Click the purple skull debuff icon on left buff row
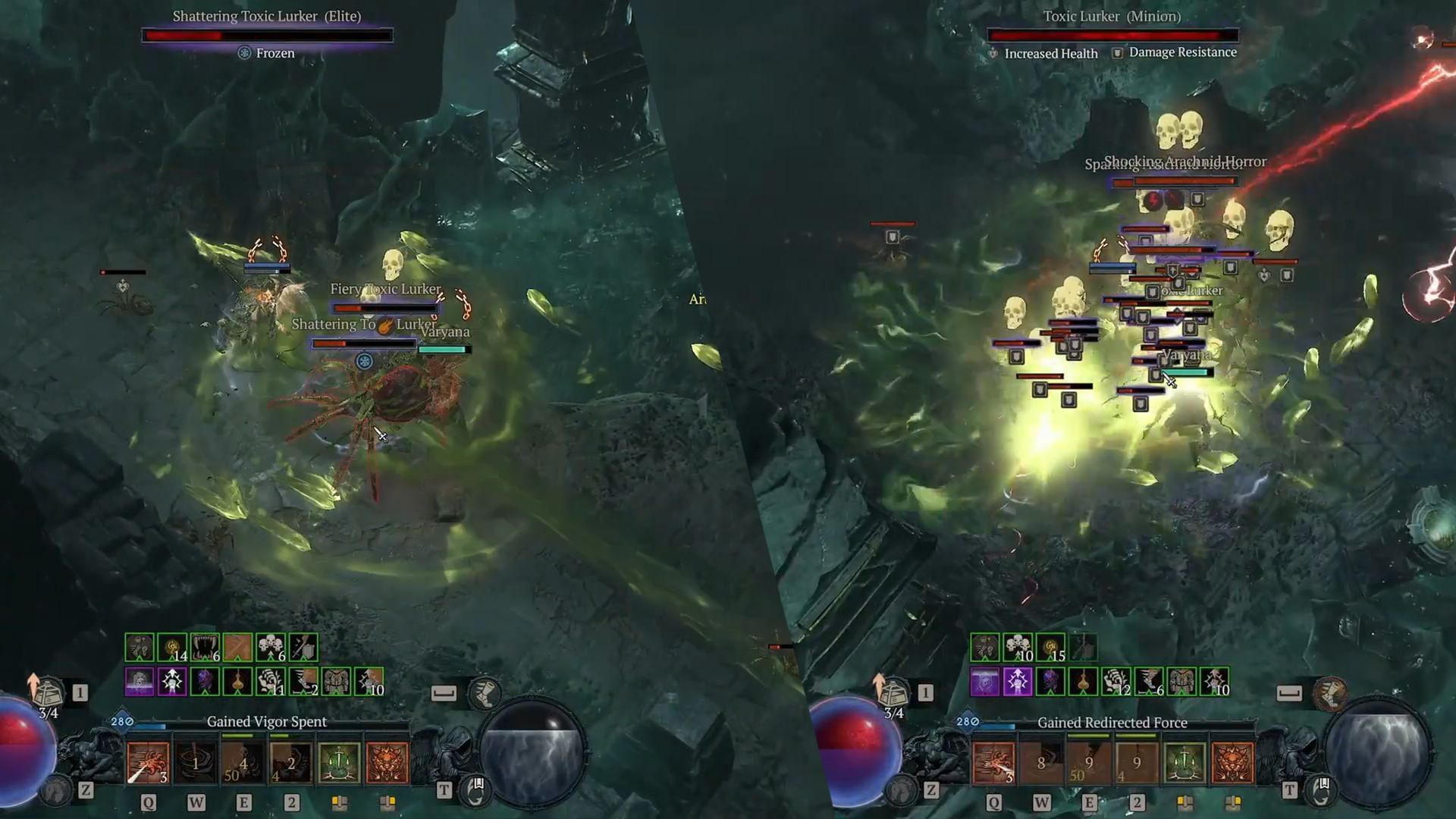 (x=139, y=681)
